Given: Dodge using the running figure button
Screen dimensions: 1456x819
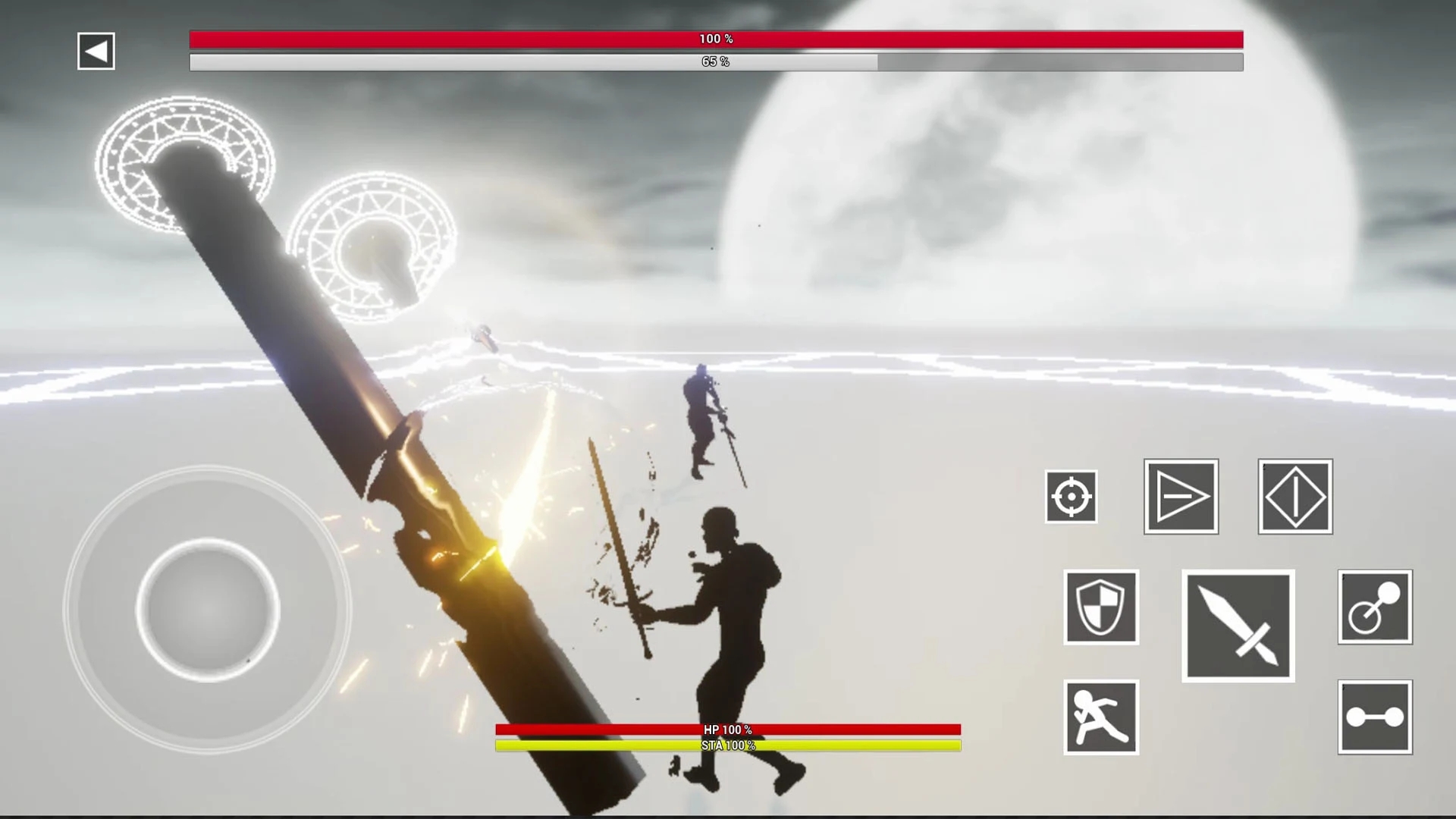Looking at the screenshot, I should (1100, 717).
